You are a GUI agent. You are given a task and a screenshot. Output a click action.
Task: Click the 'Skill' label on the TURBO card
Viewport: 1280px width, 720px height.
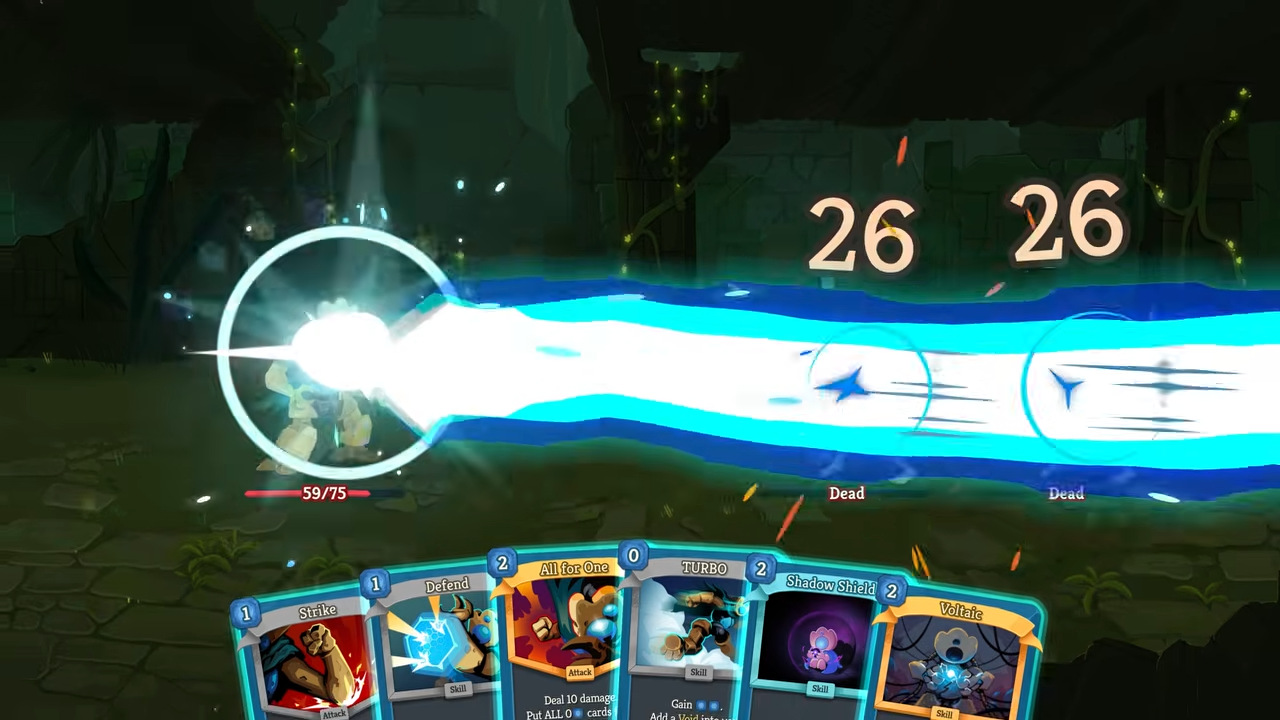698,672
